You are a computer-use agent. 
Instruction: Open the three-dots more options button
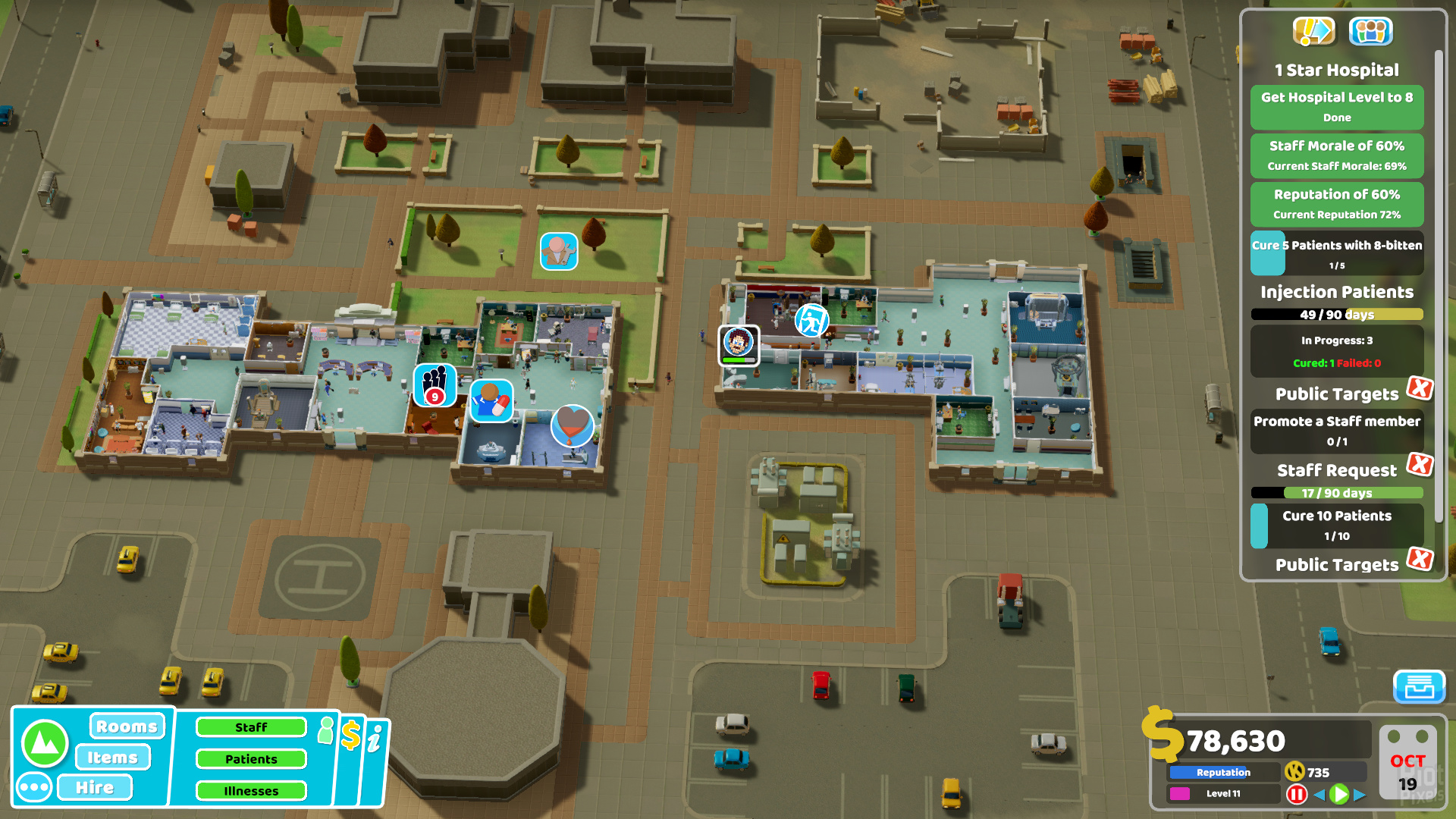coord(33,787)
